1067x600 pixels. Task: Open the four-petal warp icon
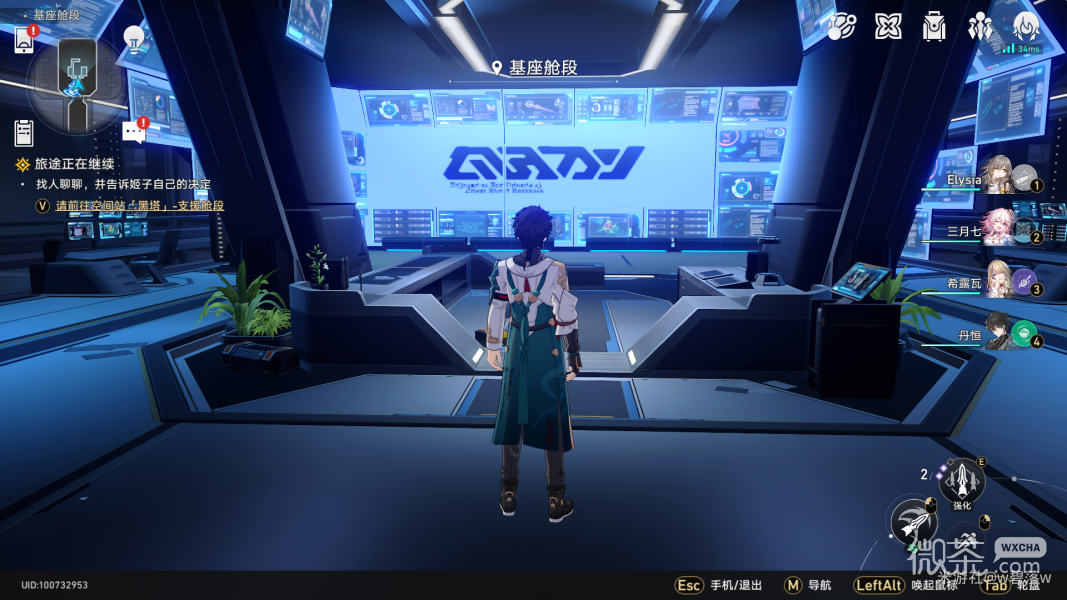click(x=888, y=26)
